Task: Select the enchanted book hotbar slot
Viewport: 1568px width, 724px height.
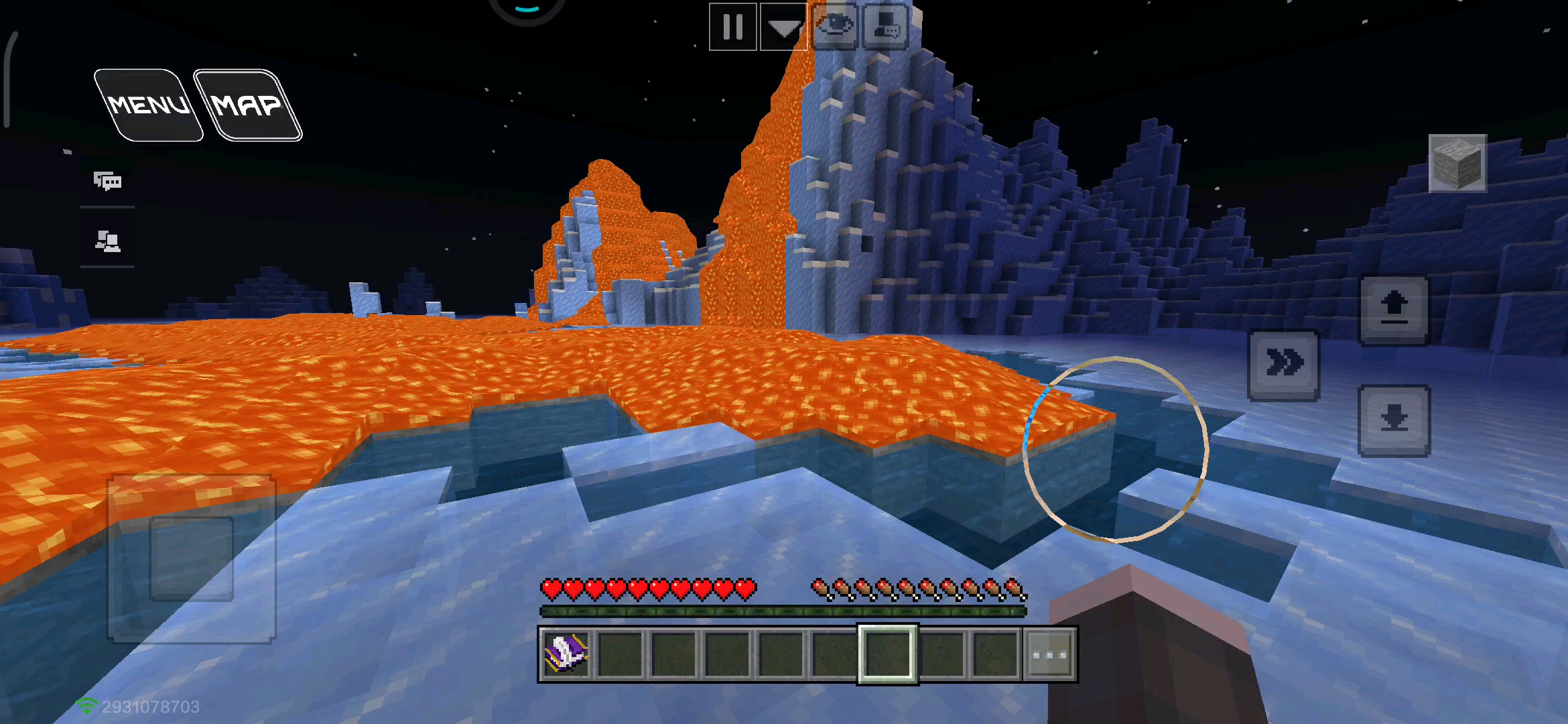Action: click(x=566, y=654)
